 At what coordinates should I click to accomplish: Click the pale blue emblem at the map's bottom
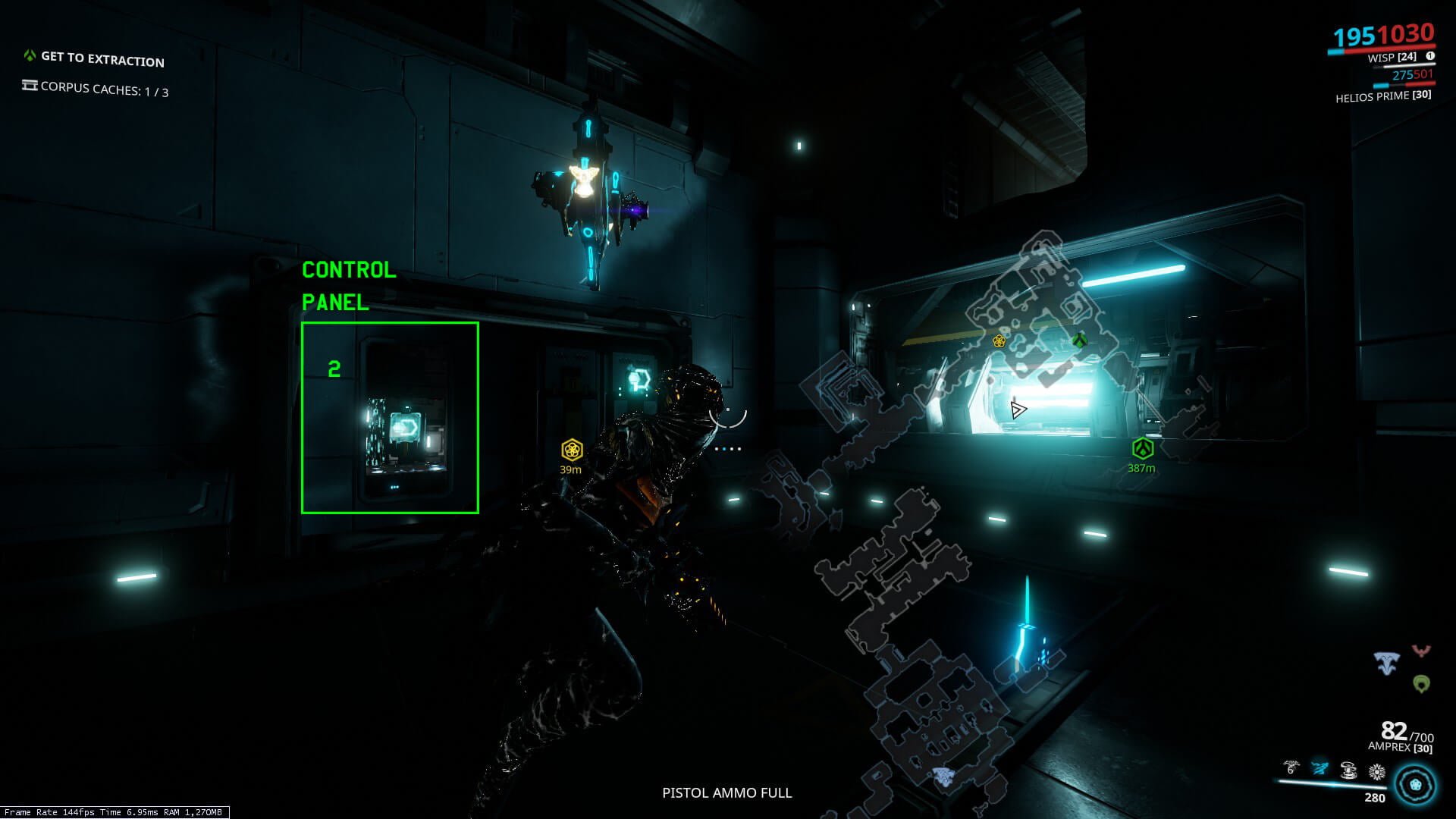pos(943,776)
